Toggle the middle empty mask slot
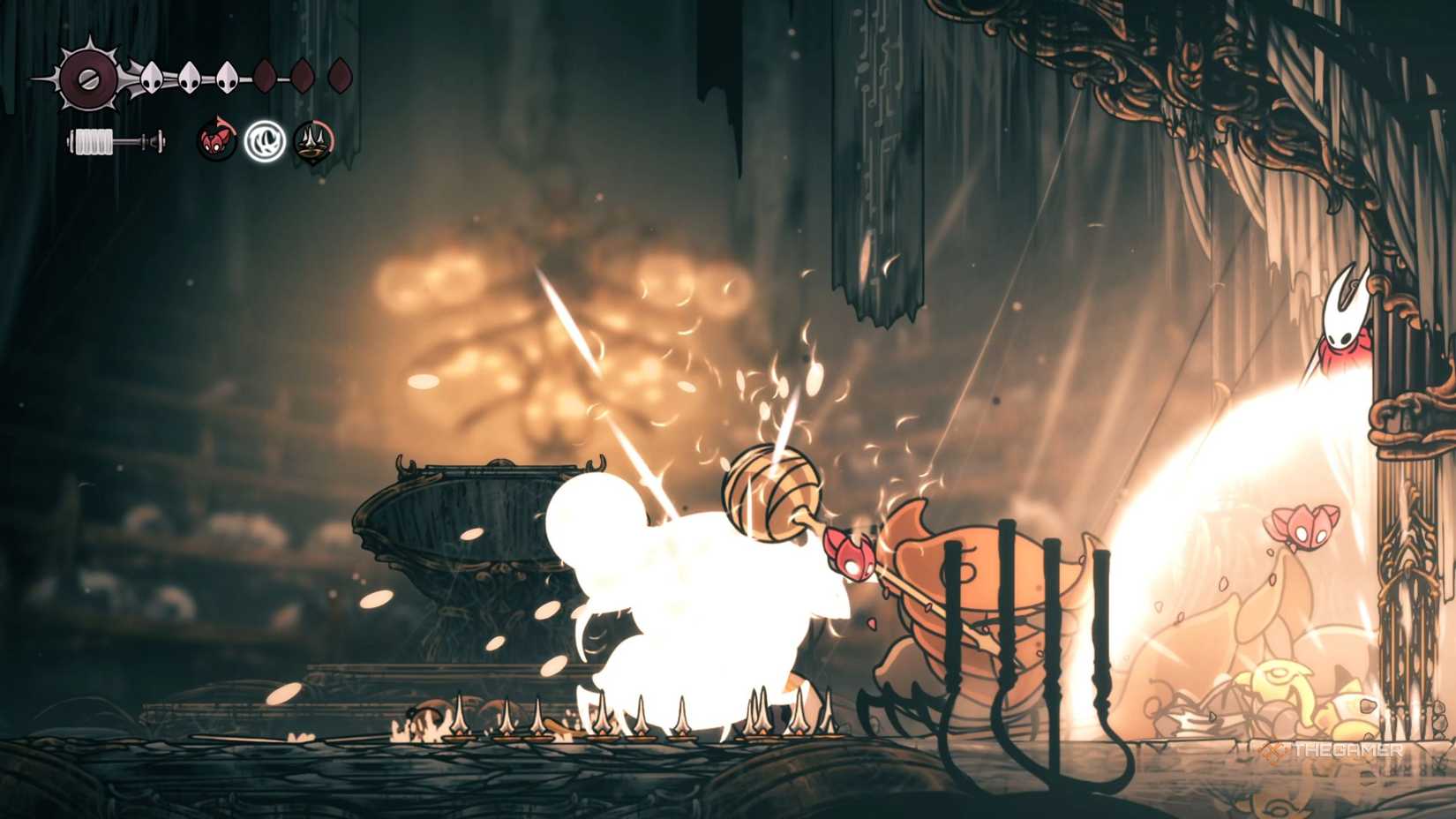 click(303, 76)
